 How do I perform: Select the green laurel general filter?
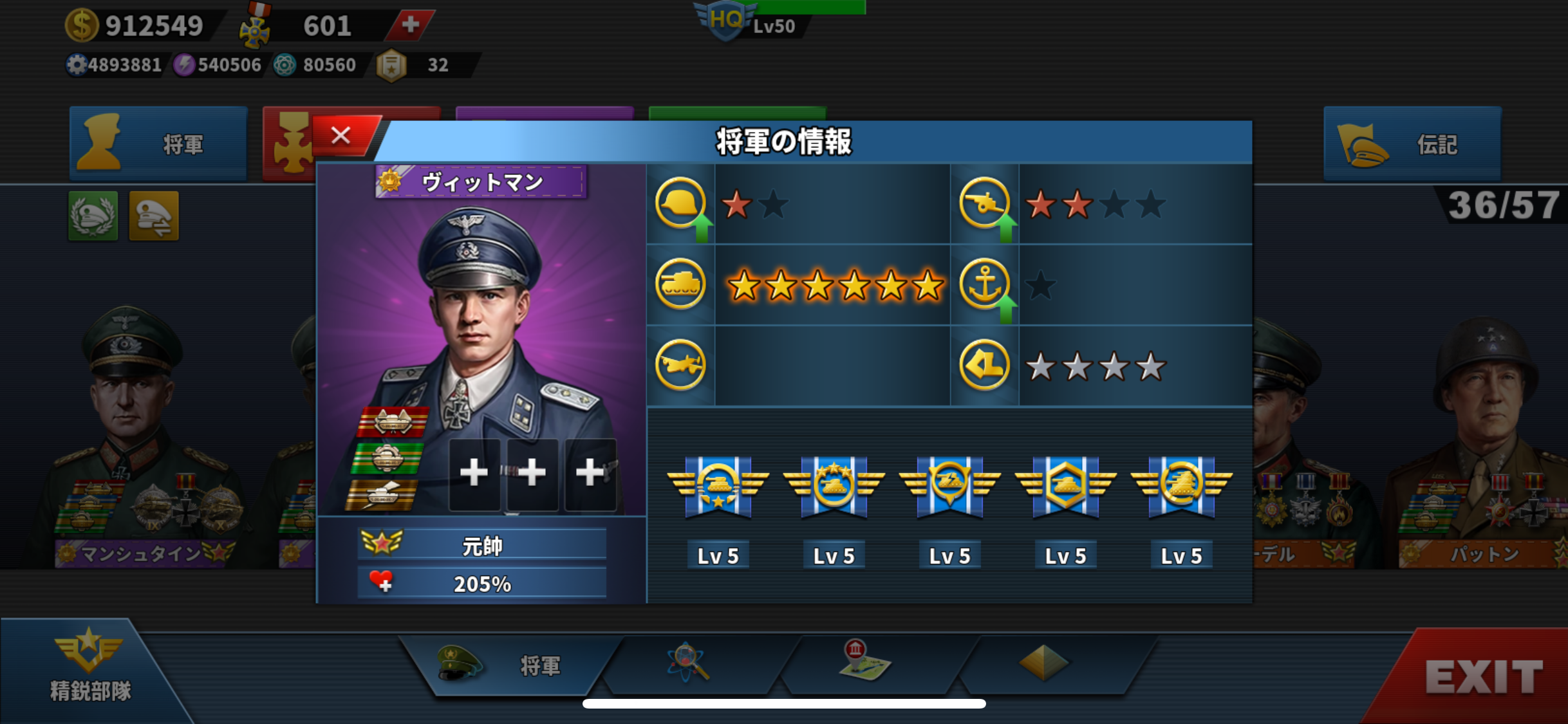tap(93, 216)
